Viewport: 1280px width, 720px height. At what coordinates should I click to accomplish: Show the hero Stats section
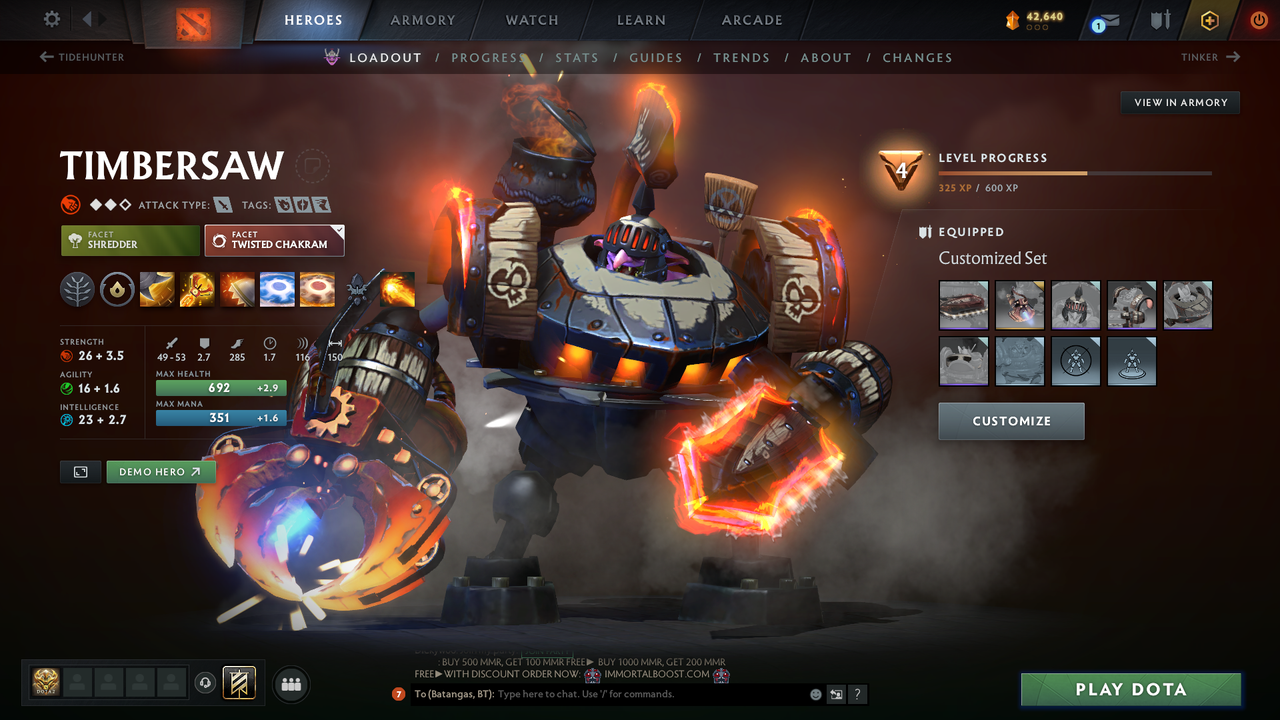coord(577,58)
